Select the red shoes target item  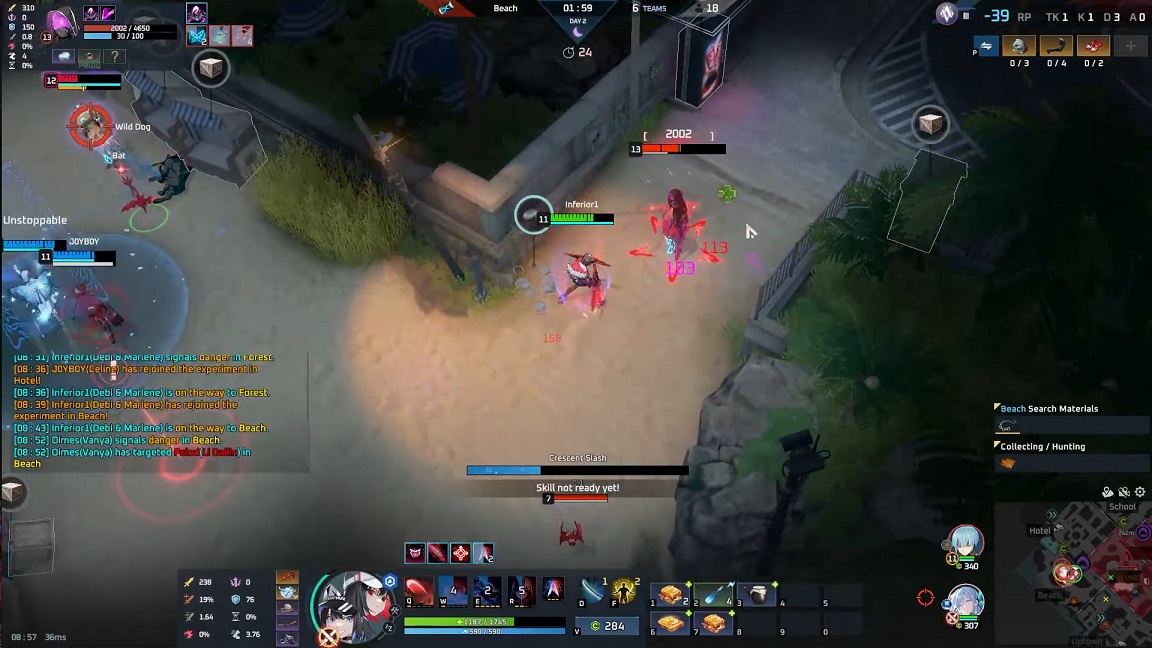(1094, 46)
